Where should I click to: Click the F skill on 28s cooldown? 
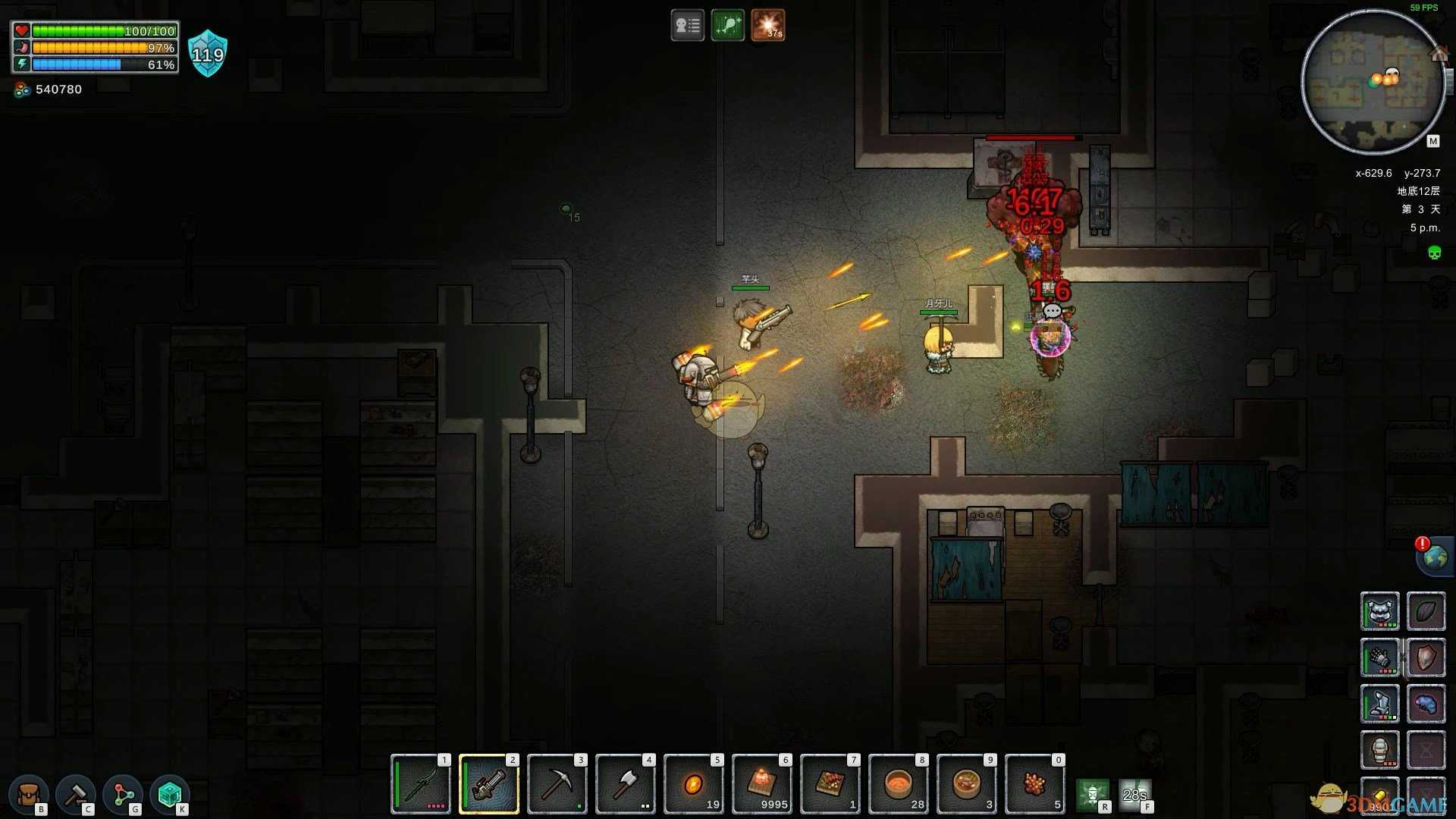pos(1135,794)
